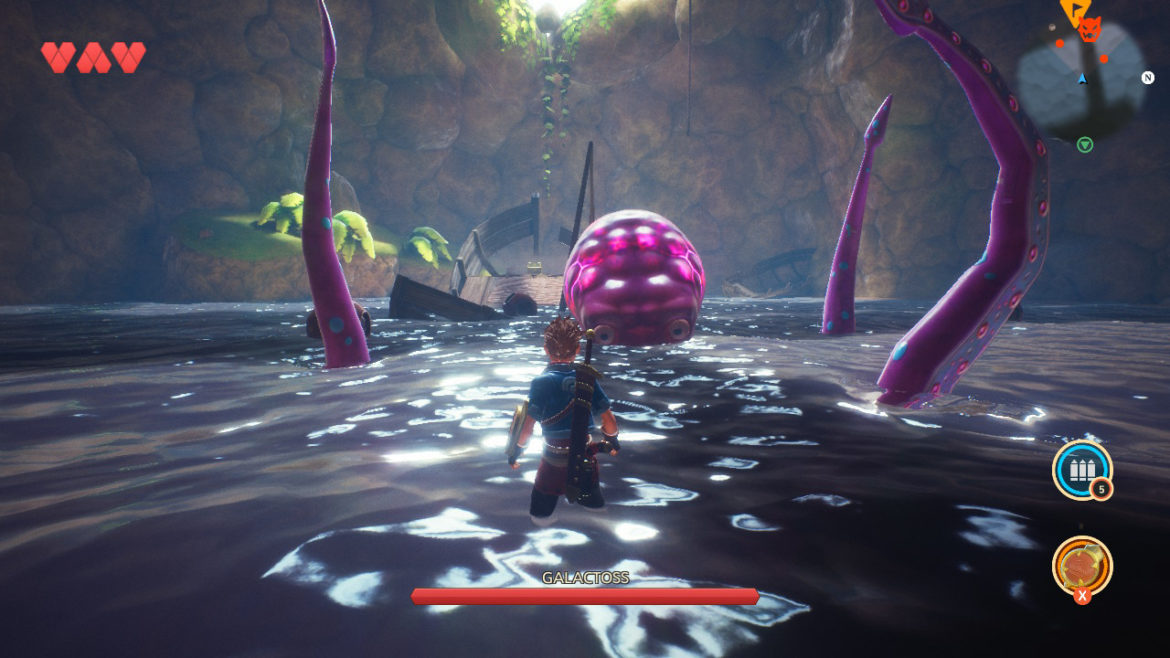Activate the orange-ringed meat item slot

(1081, 565)
